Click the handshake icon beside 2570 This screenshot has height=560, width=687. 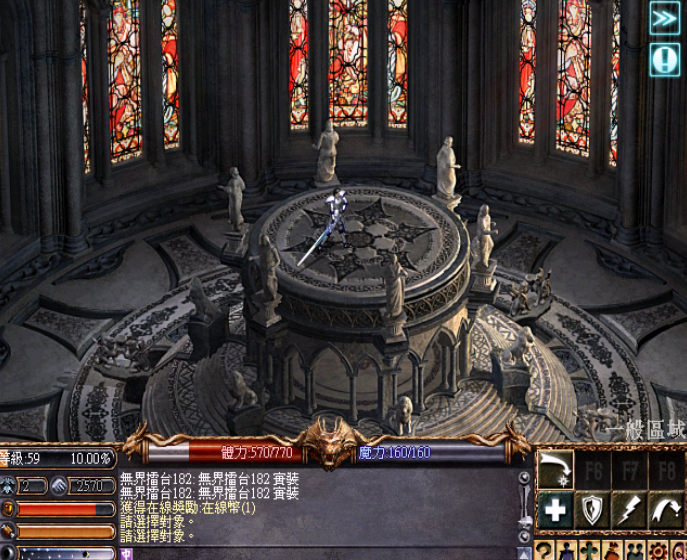coord(59,486)
